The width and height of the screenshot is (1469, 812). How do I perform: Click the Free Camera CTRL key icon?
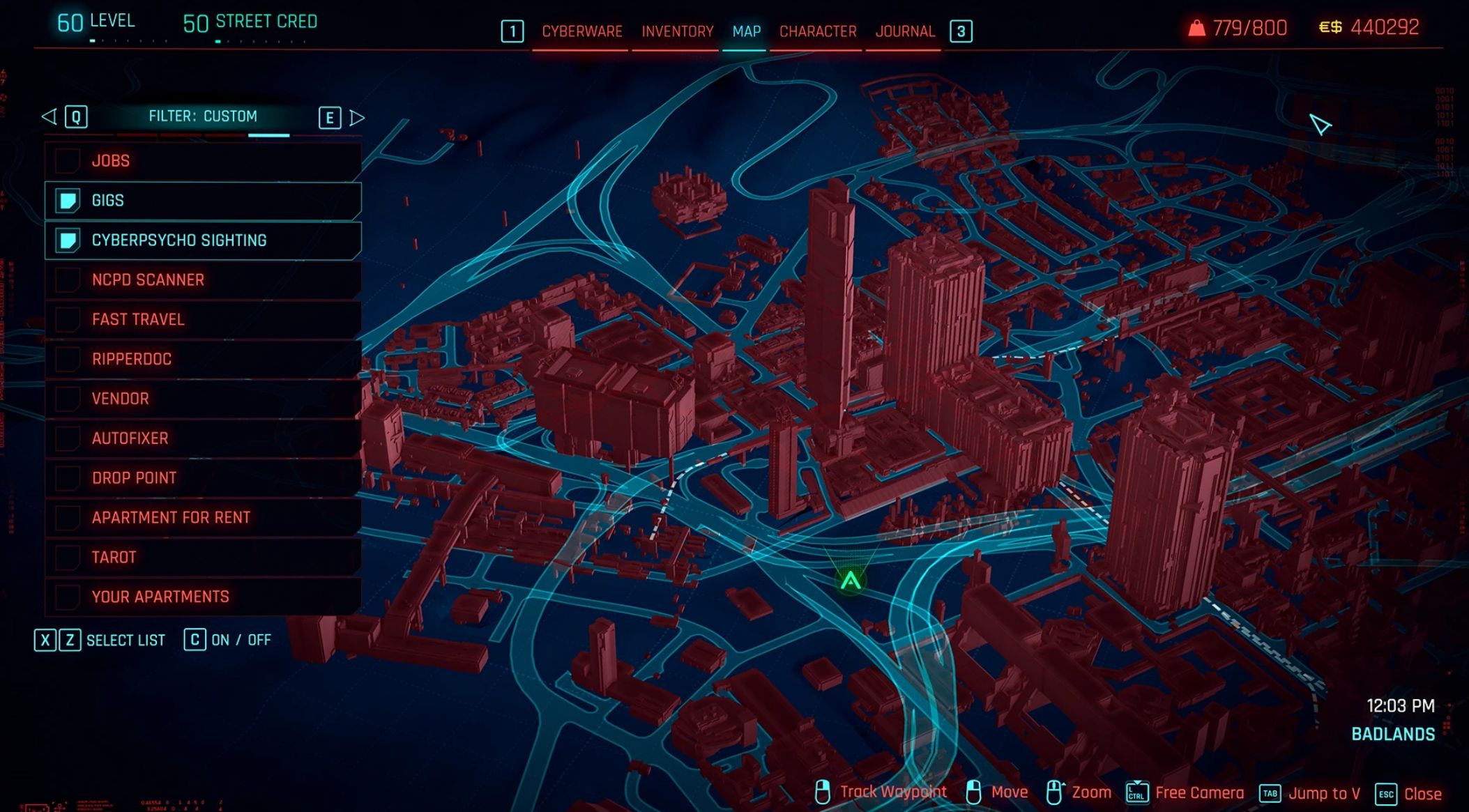coord(1136,792)
